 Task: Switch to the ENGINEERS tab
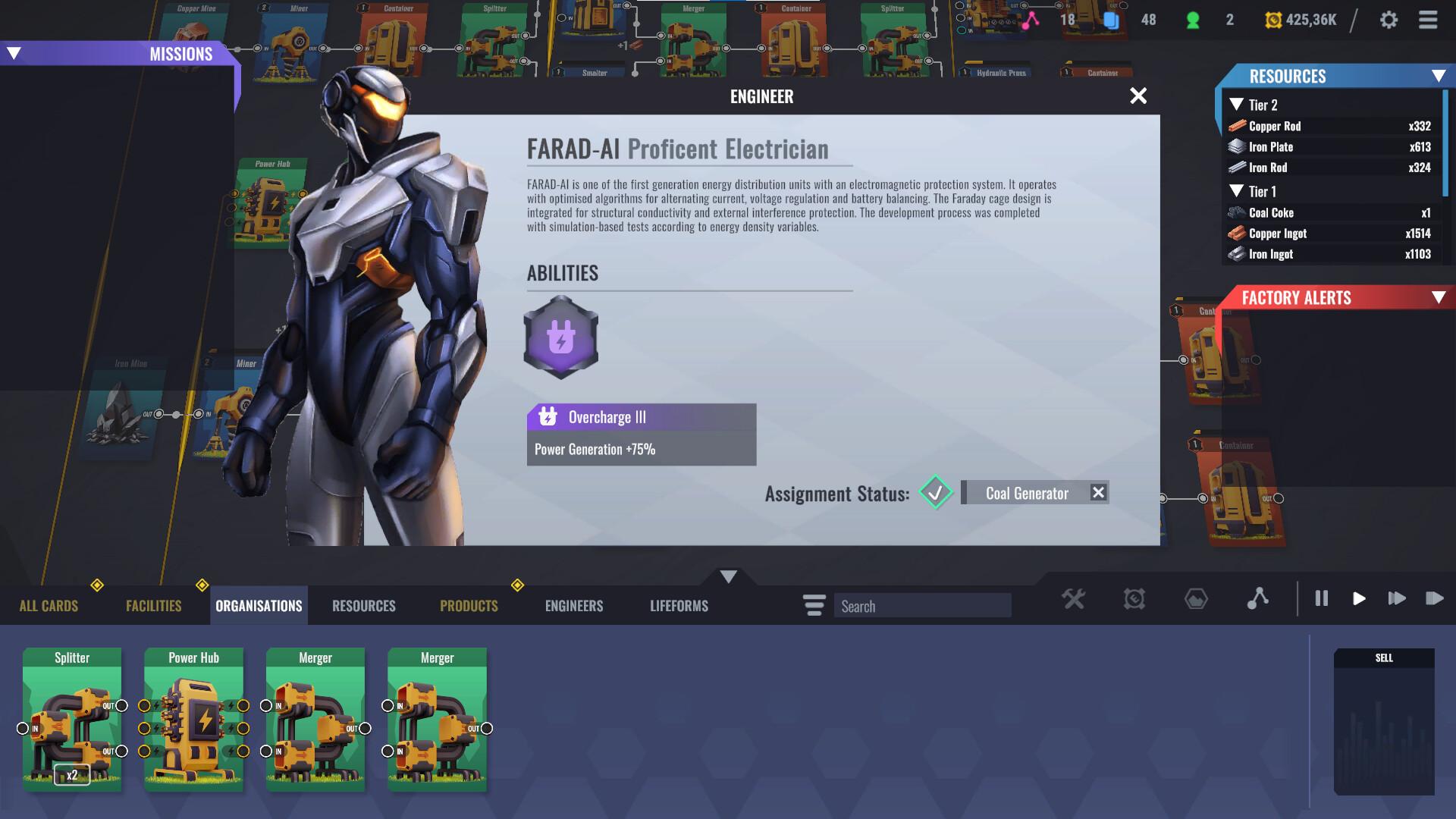[x=573, y=605]
